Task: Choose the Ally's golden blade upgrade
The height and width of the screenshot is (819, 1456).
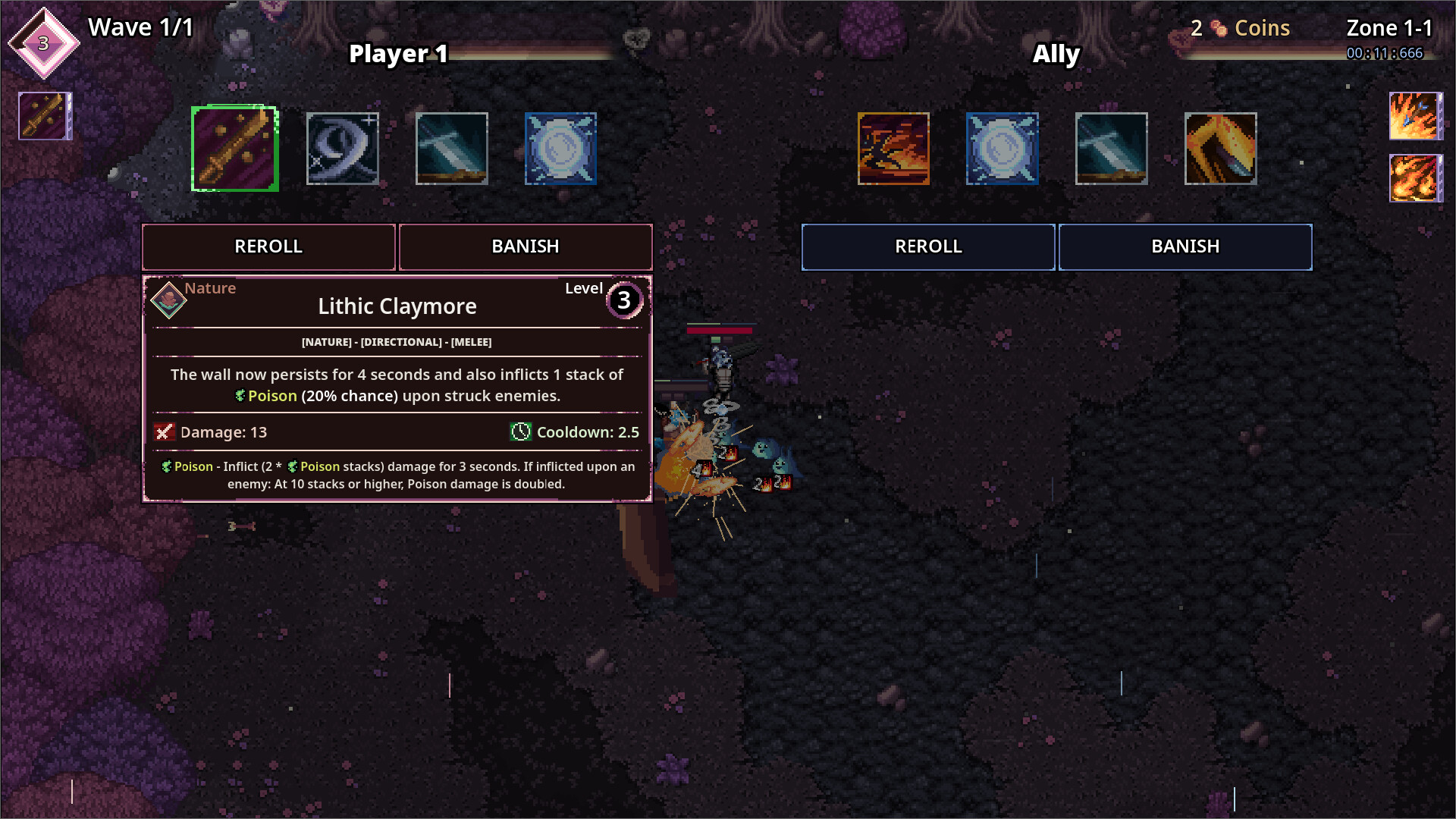Action: coord(1221,149)
